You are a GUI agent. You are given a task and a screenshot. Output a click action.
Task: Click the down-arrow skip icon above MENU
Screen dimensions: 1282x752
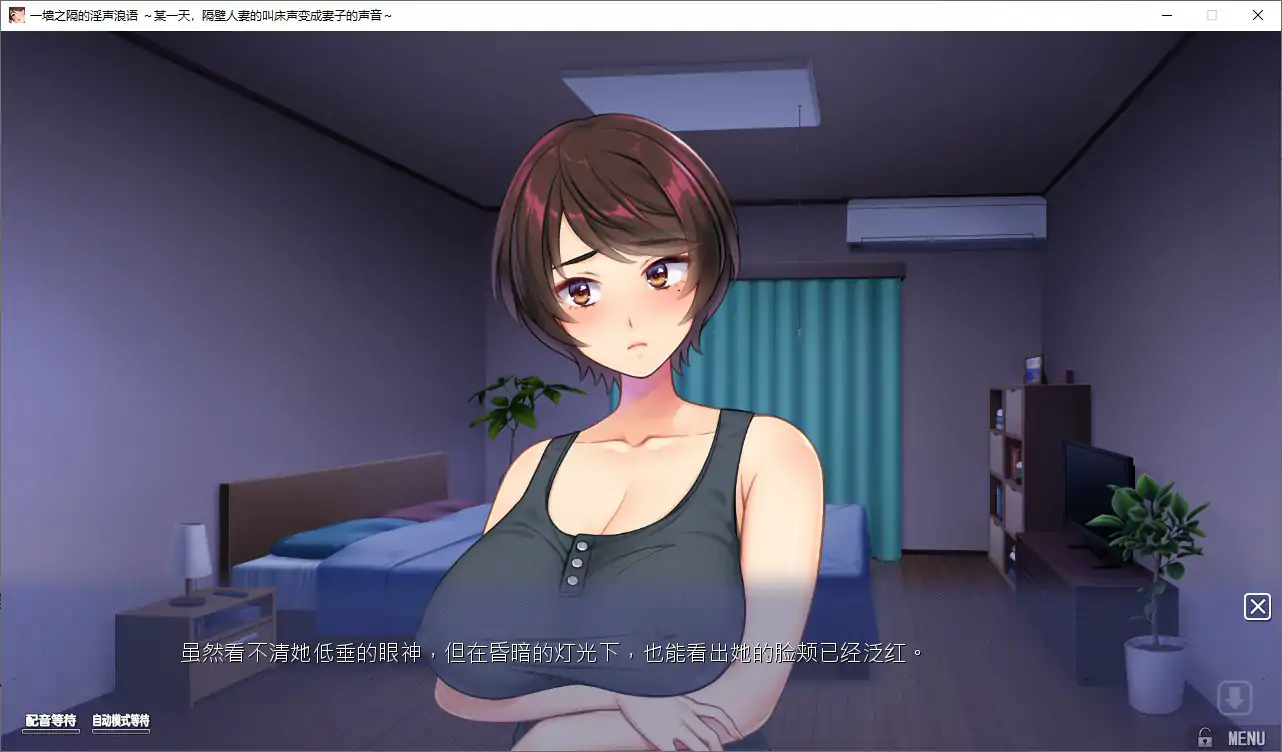click(1235, 695)
